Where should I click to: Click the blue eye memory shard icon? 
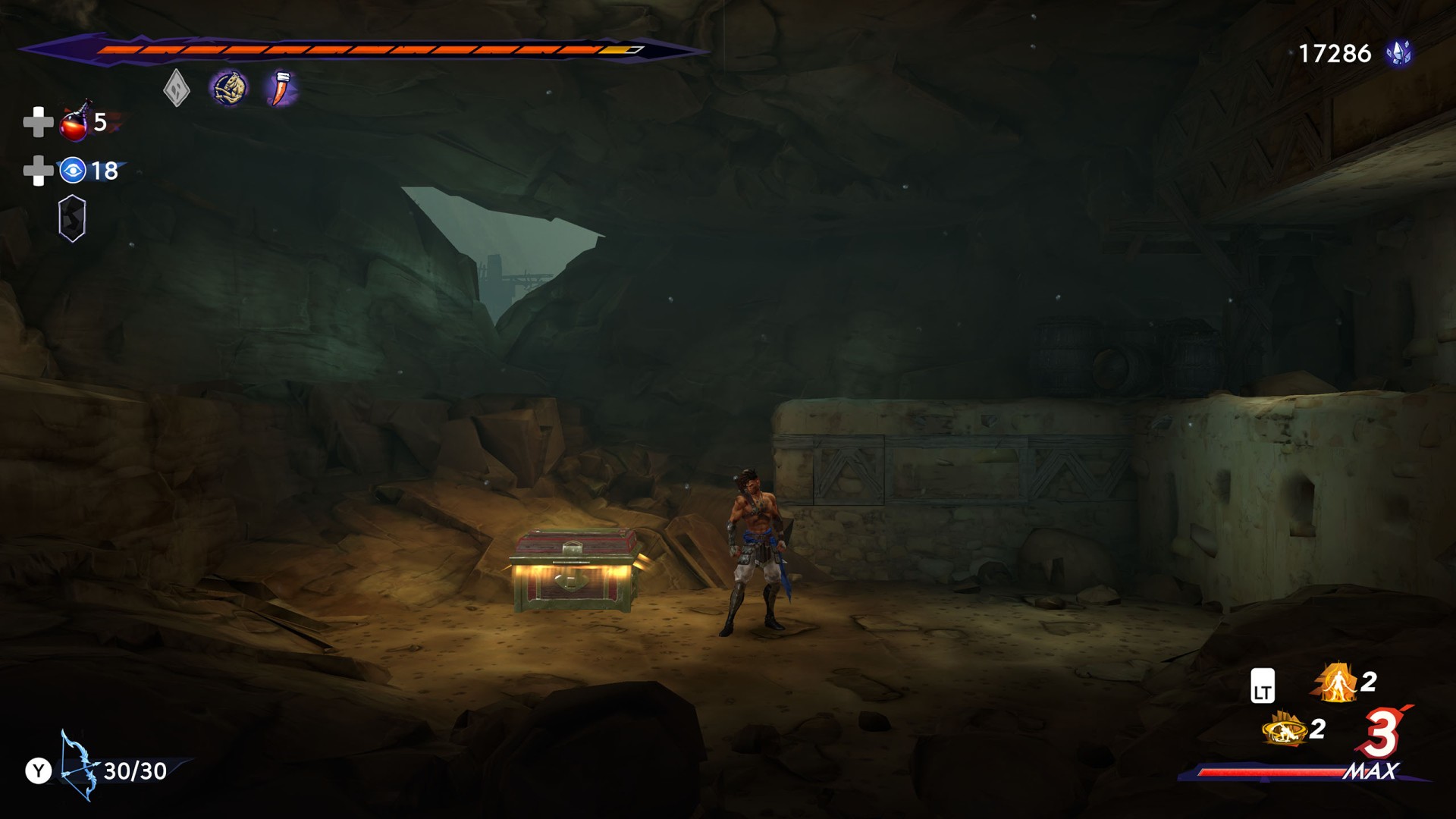pyautogui.click(x=73, y=171)
